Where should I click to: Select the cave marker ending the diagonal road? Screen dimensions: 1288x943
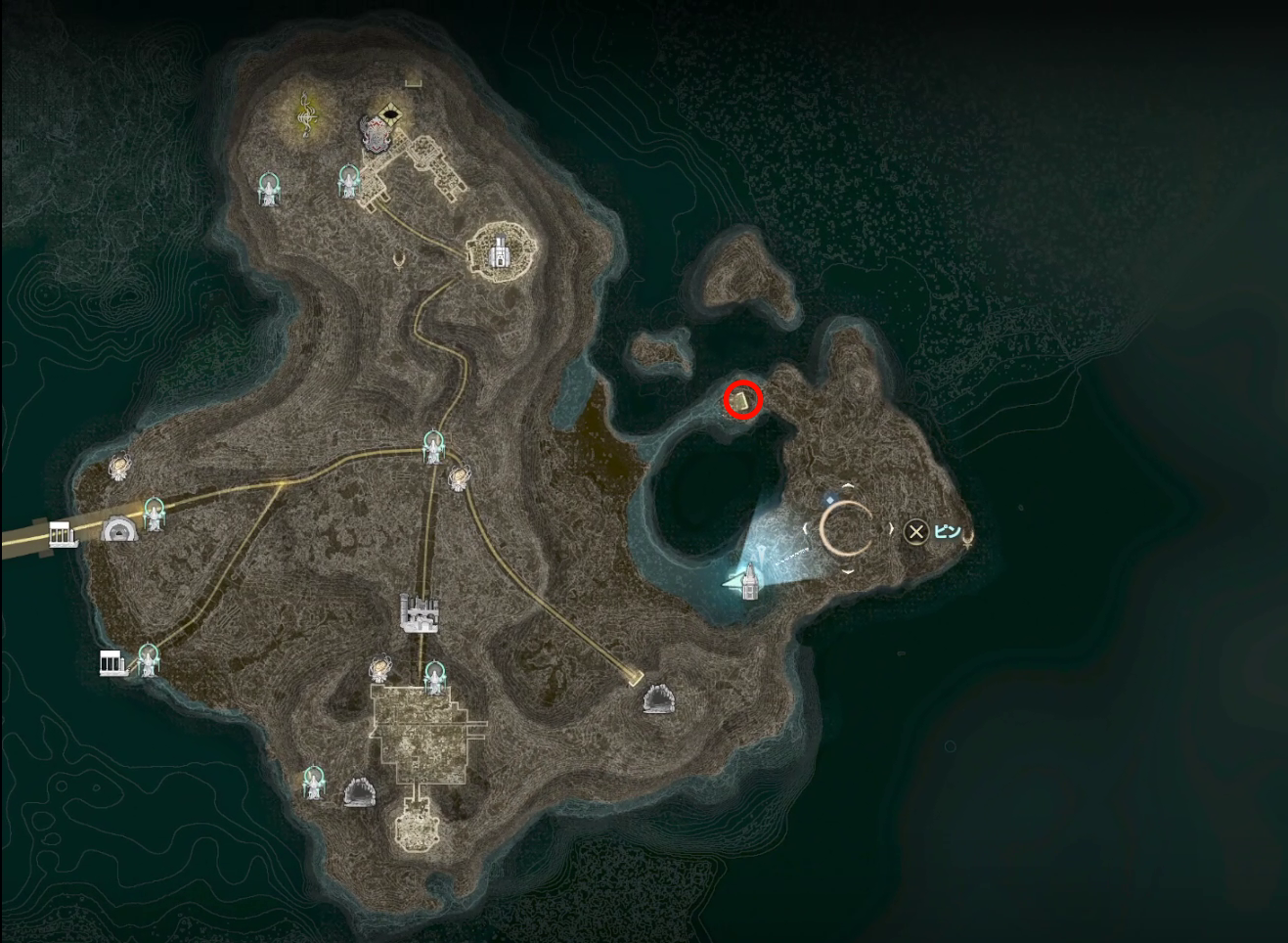point(657,699)
